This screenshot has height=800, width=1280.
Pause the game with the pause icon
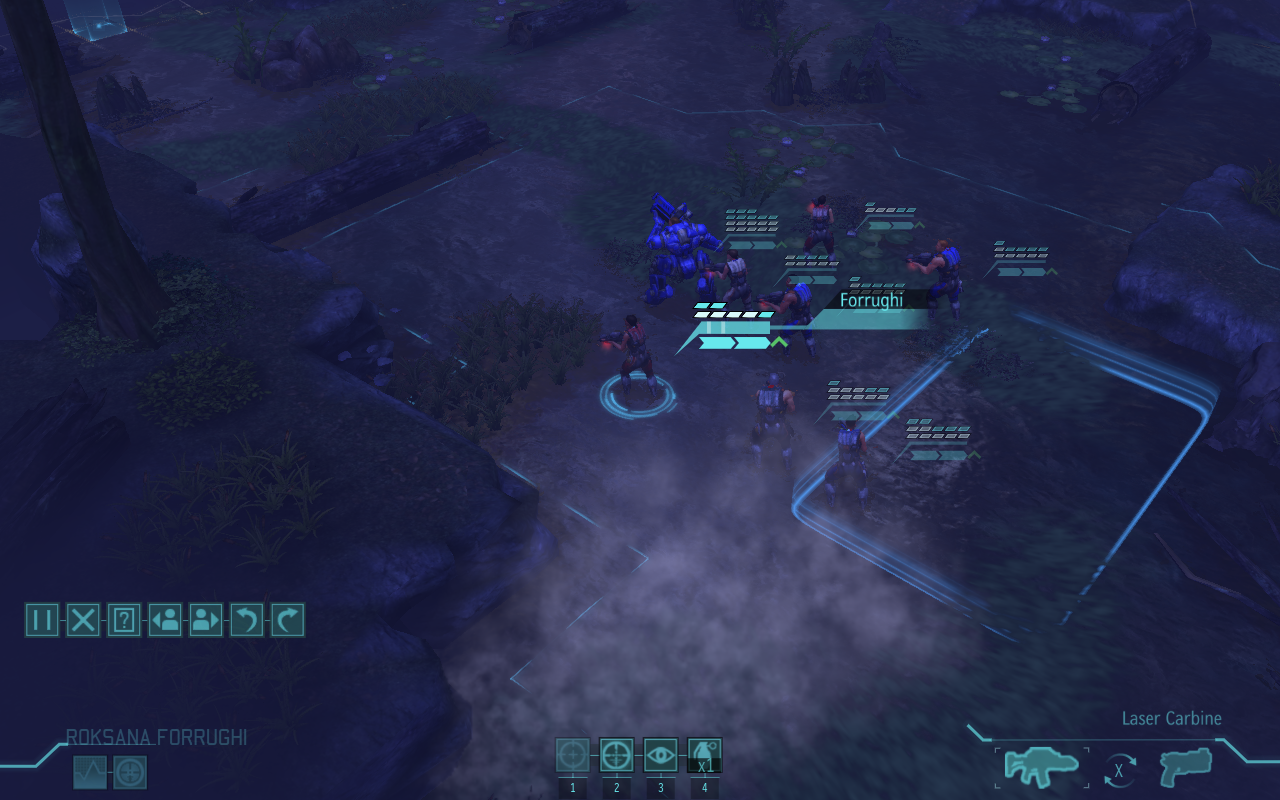41,620
